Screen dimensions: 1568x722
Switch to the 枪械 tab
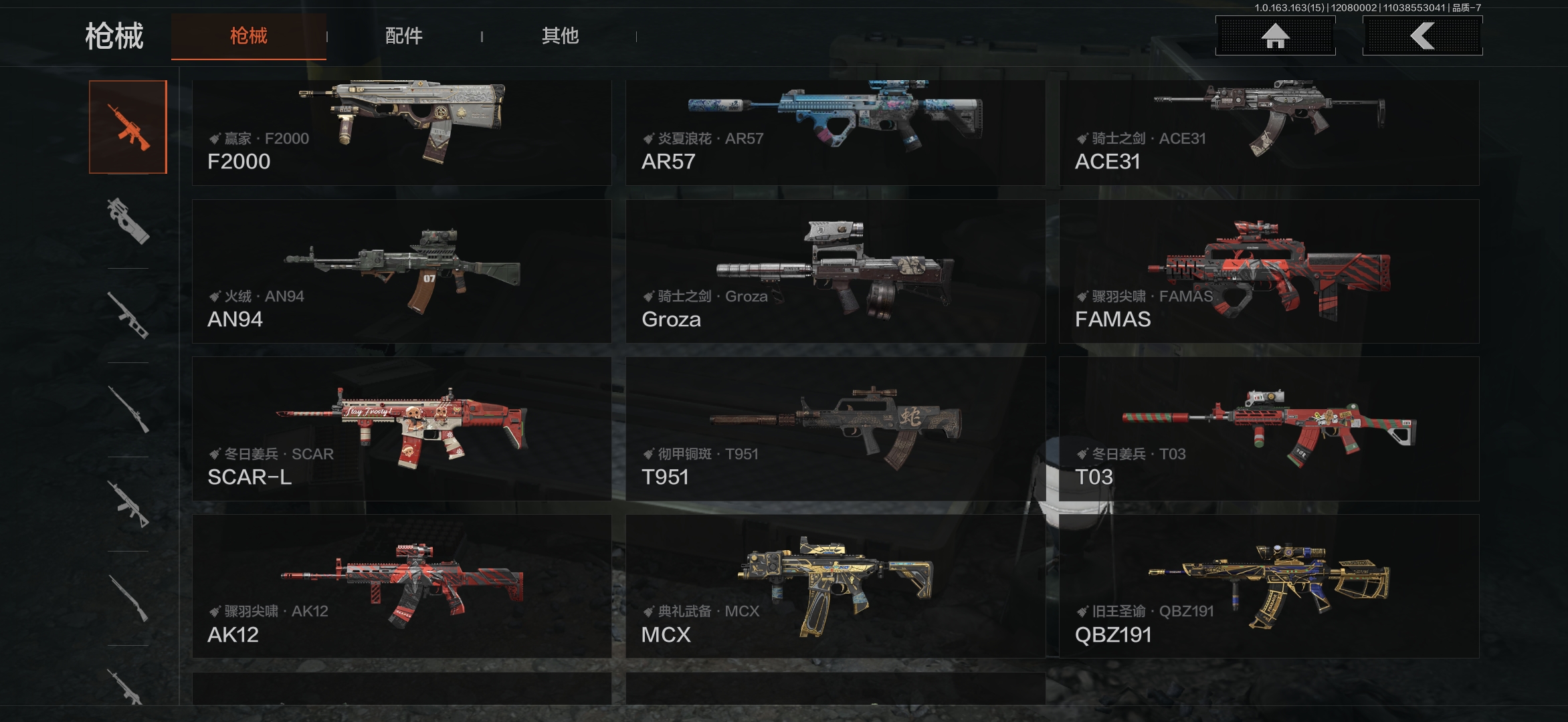pyautogui.click(x=248, y=36)
